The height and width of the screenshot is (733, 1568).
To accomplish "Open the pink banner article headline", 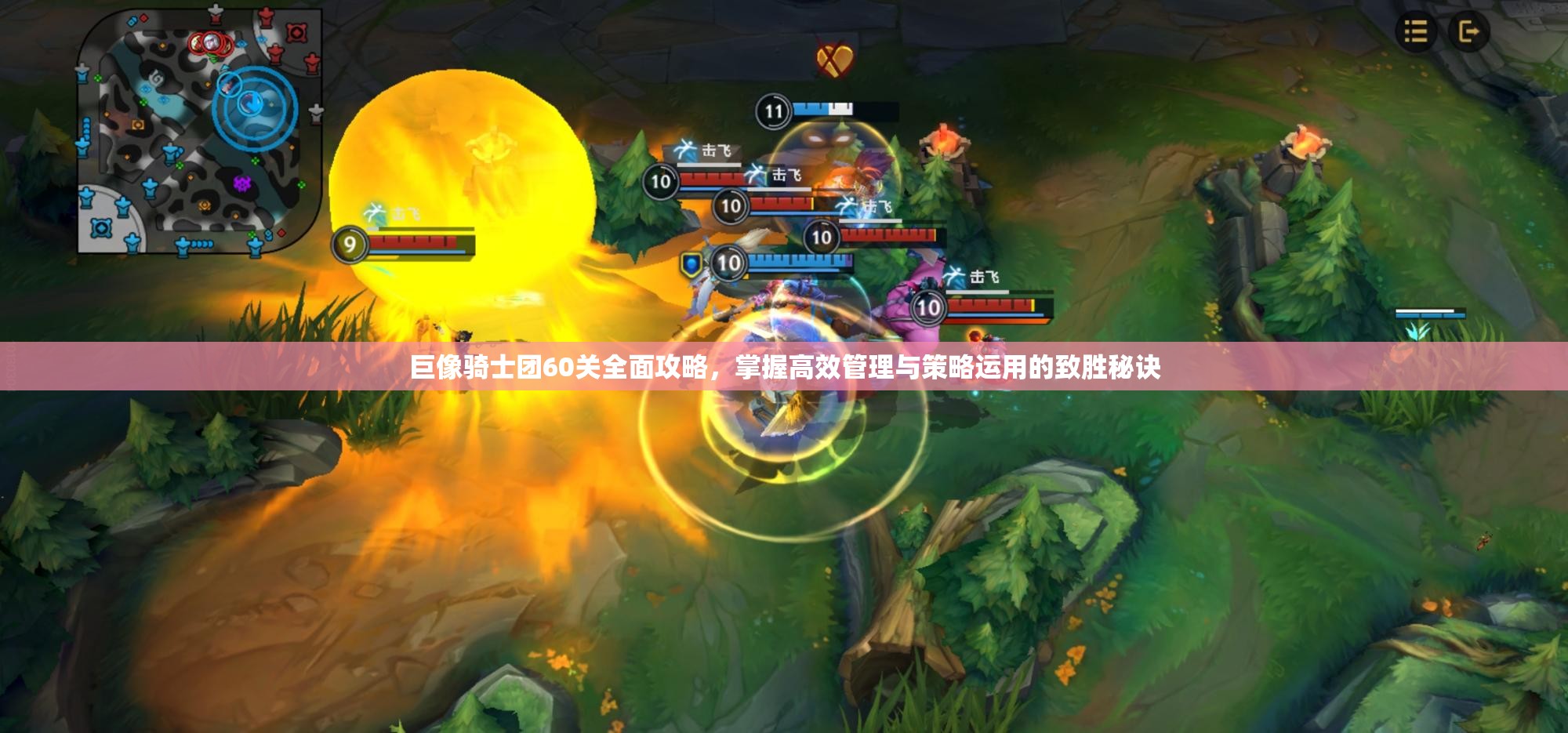I will coord(784,367).
